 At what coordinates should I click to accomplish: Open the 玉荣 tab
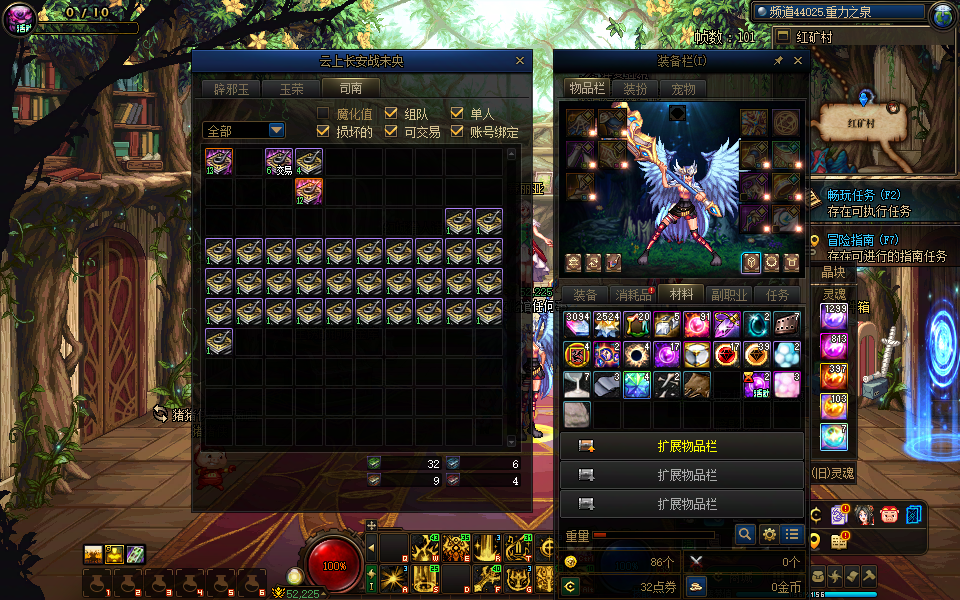pos(291,88)
